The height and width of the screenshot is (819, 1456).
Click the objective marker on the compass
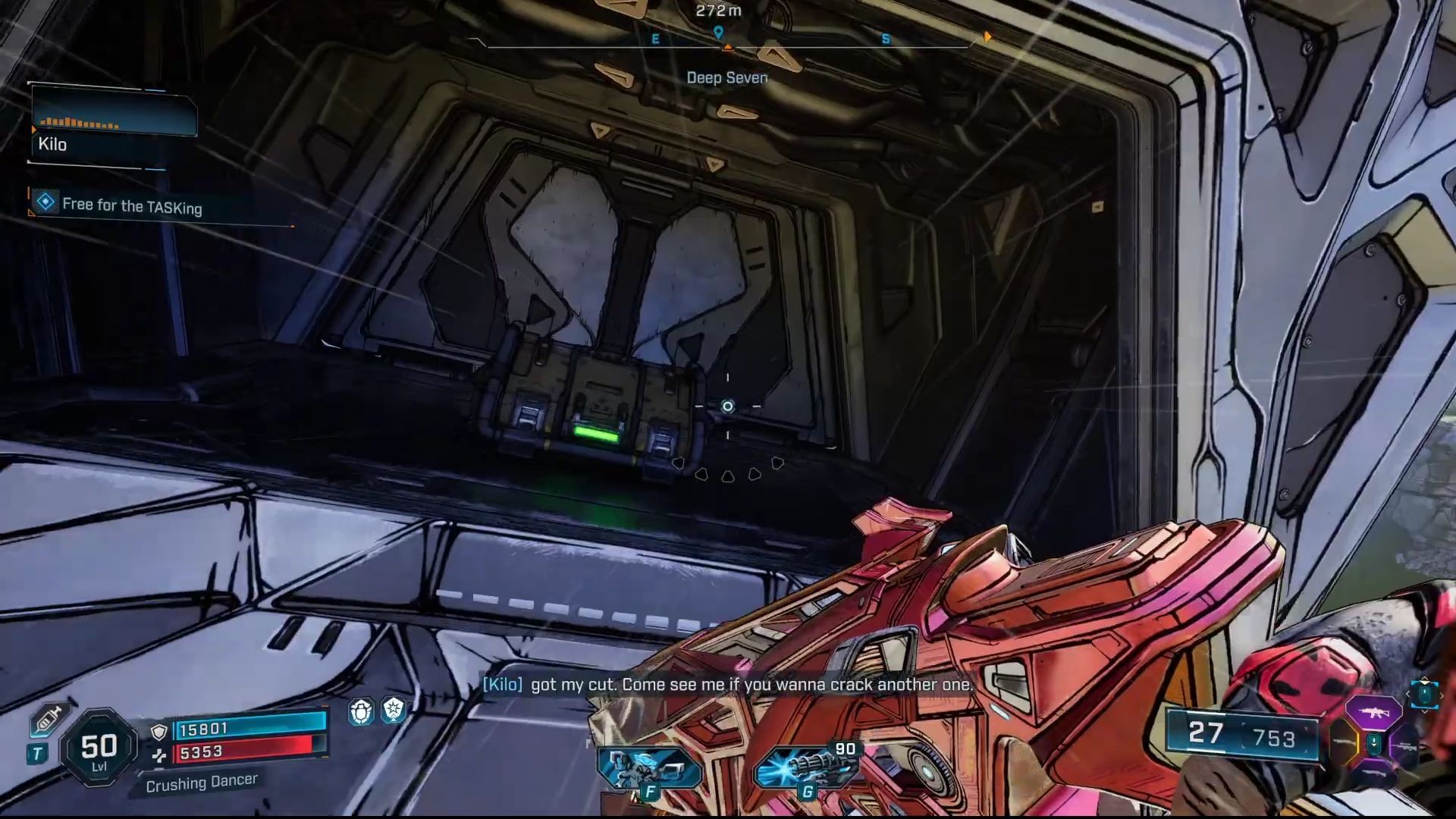717,33
